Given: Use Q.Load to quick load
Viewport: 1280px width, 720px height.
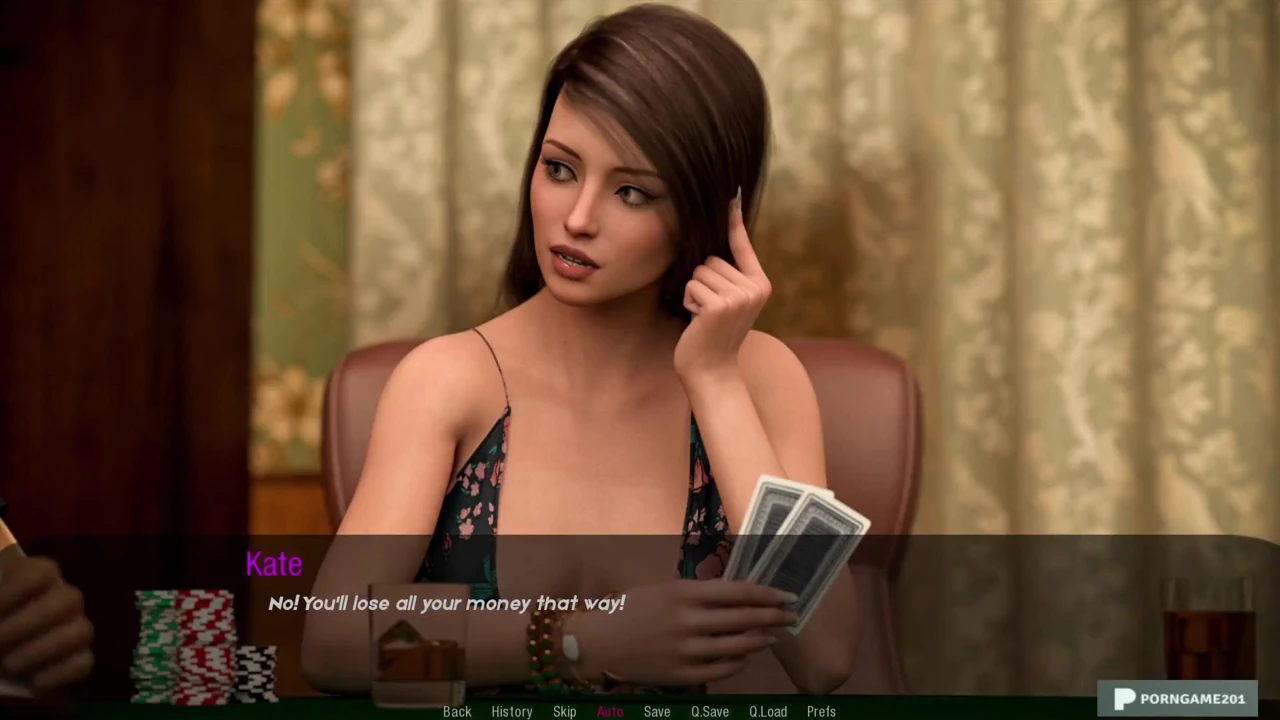Looking at the screenshot, I should tap(768, 711).
